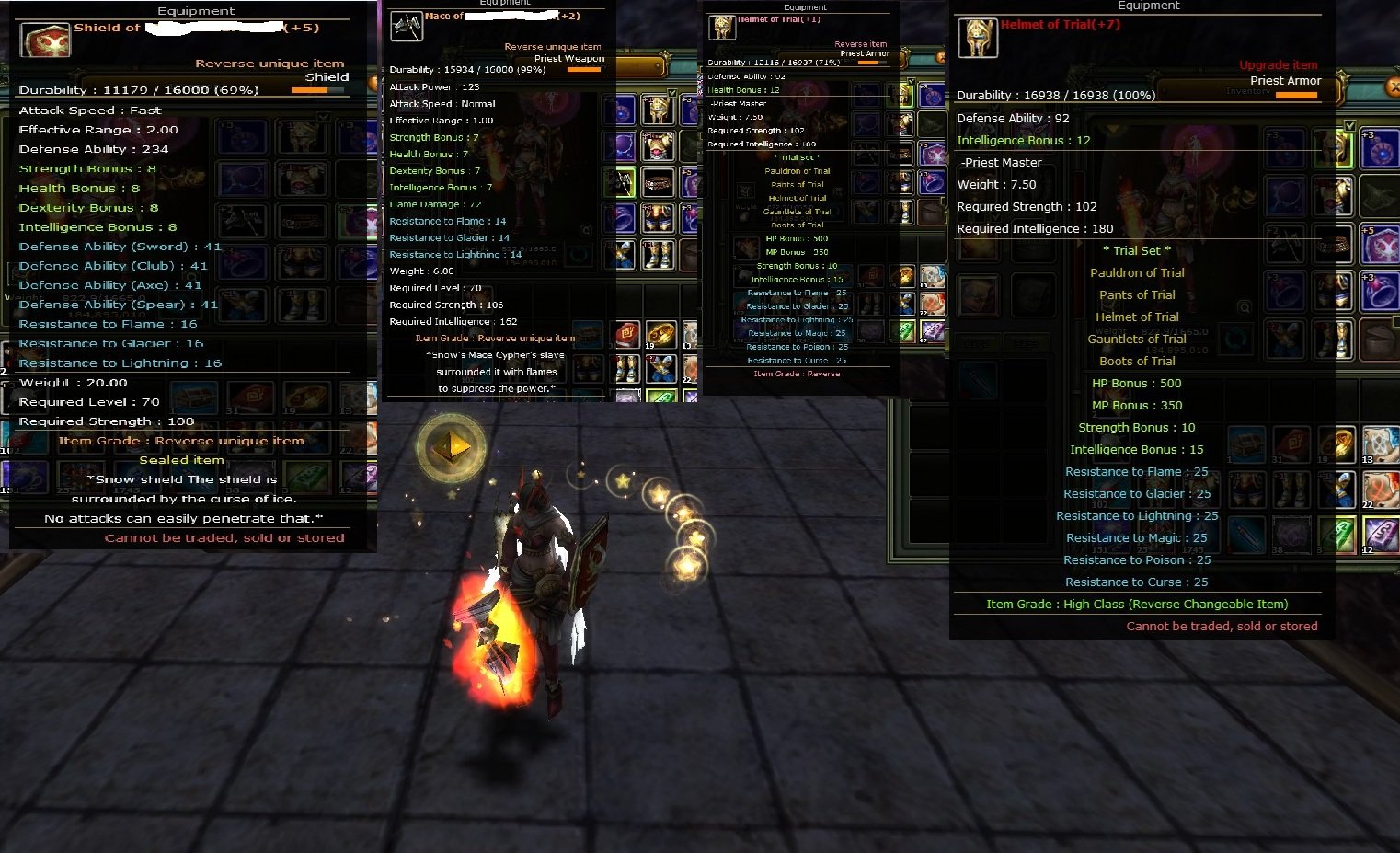Select the stack of 31 red books in inventory
The image size is (1400, 853).
1291,446
